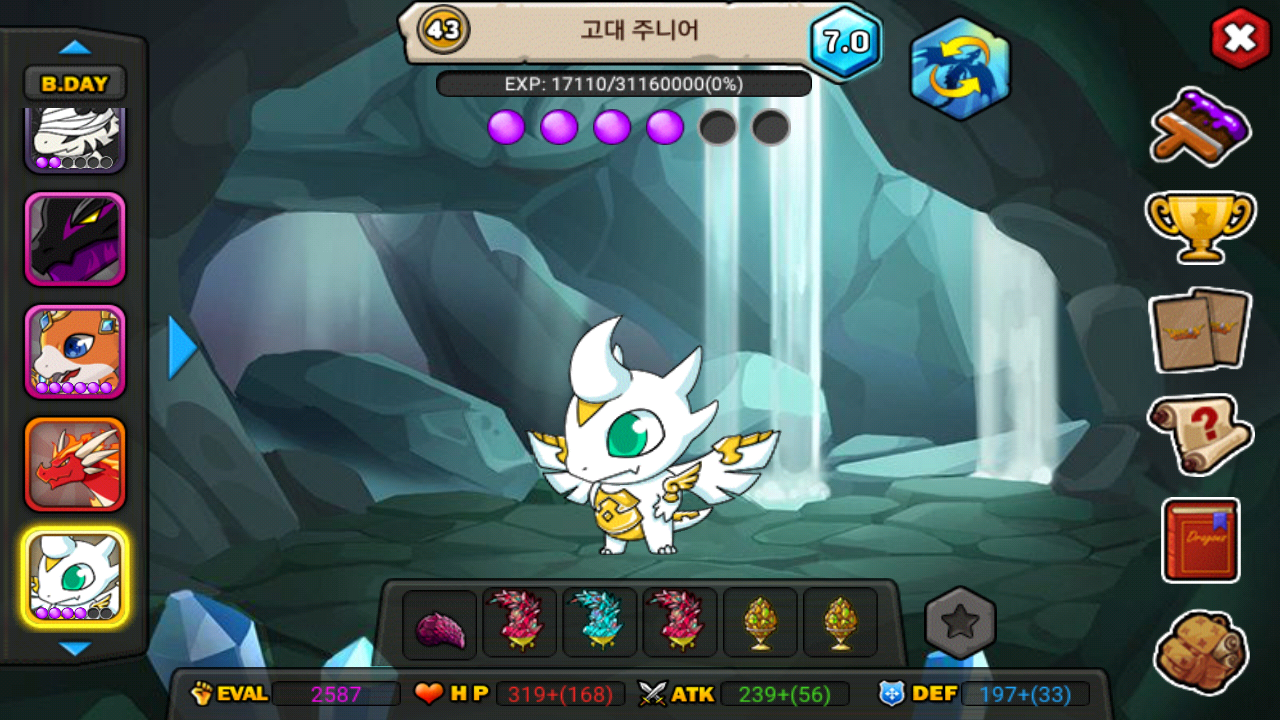Viewport: 1280px width, 720px height.
Task: Open the purple paint brush menu
Action: tap(1200, 126)
